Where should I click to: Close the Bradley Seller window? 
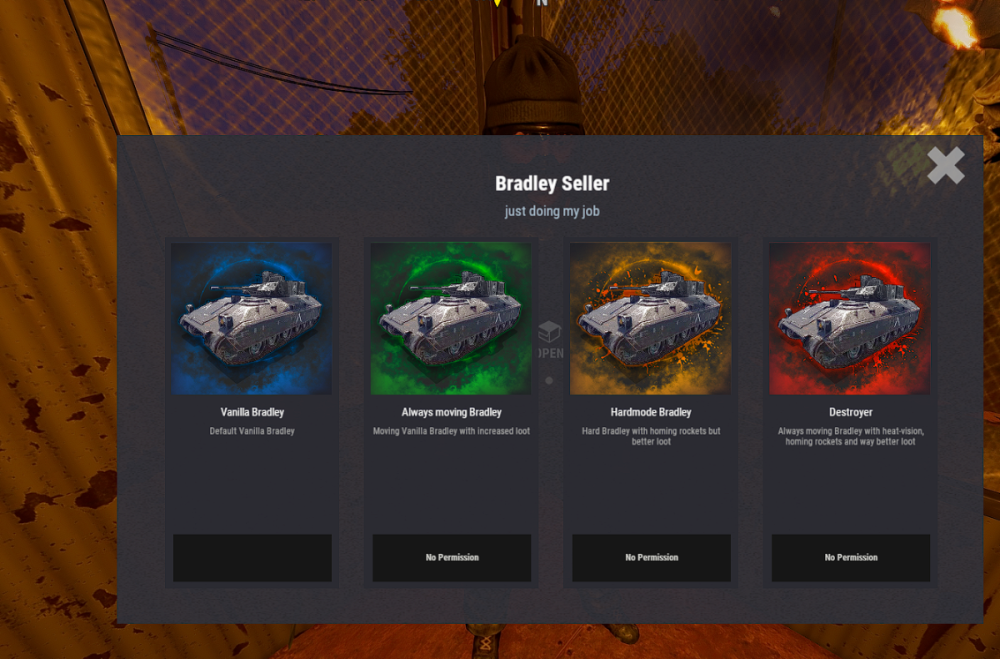[x=945, y=166]
